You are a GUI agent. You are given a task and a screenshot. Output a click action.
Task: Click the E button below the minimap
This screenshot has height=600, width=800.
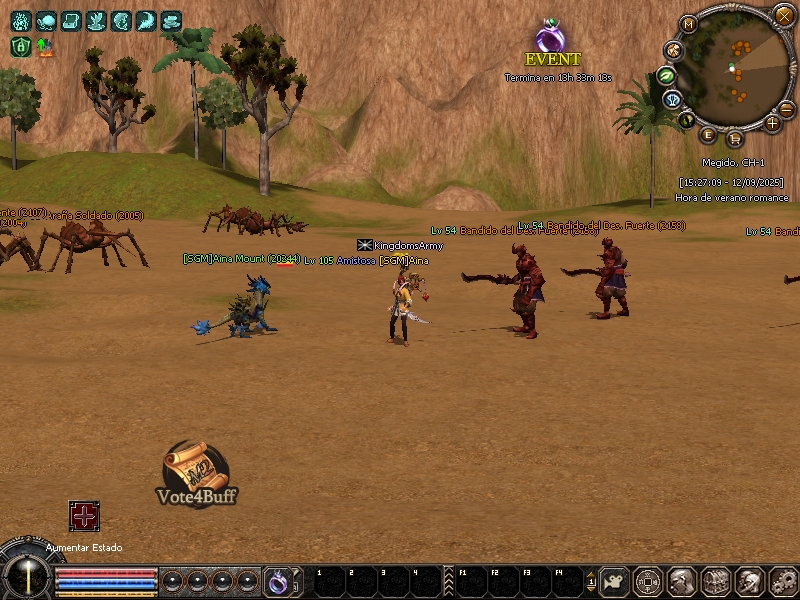[x=709, y=135]
